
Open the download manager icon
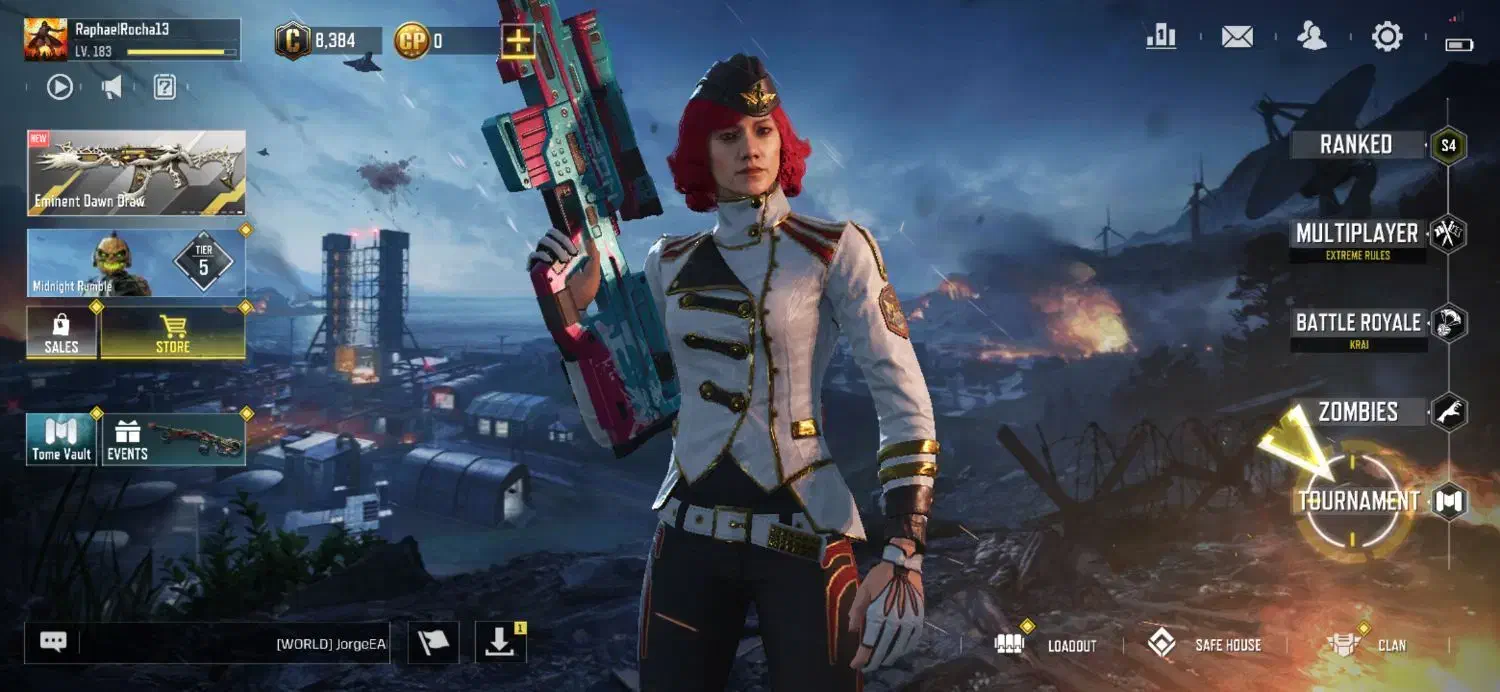pyautogui.click(x=499, y=643)
